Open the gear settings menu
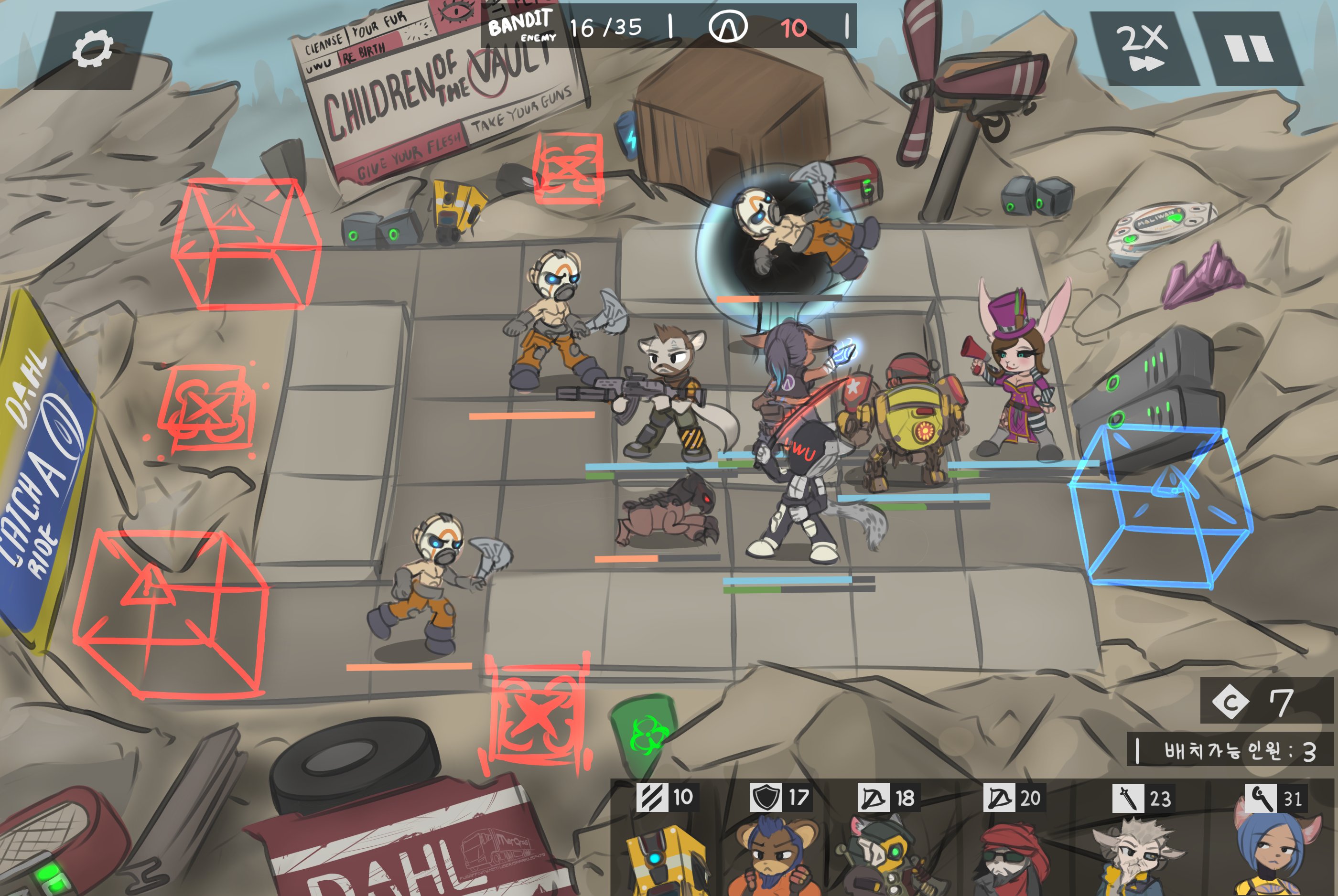The height and width of the screenshot is (896, 1338). (93, 50)
